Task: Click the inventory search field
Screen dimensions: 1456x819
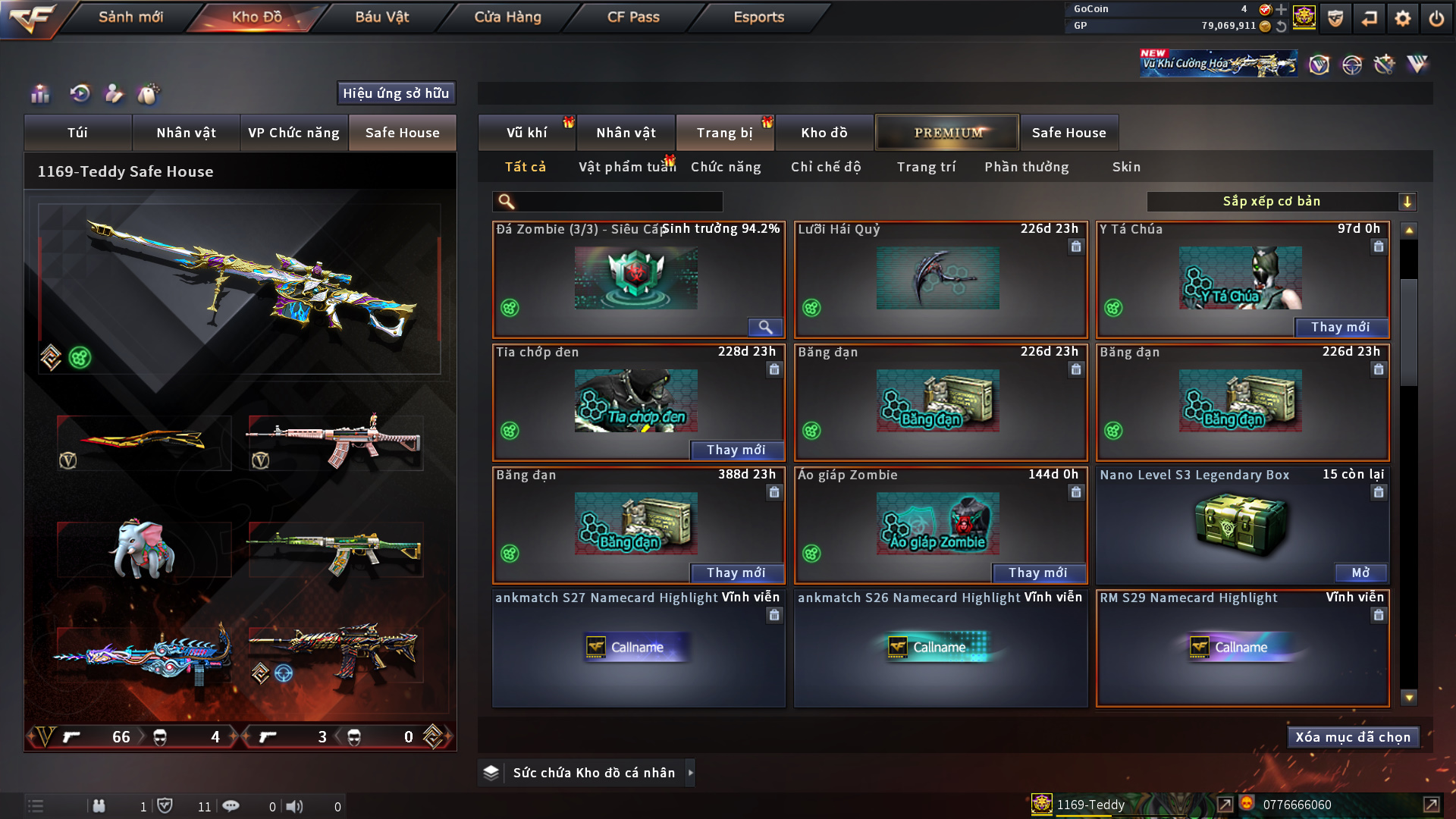Action: click(618, 202)
